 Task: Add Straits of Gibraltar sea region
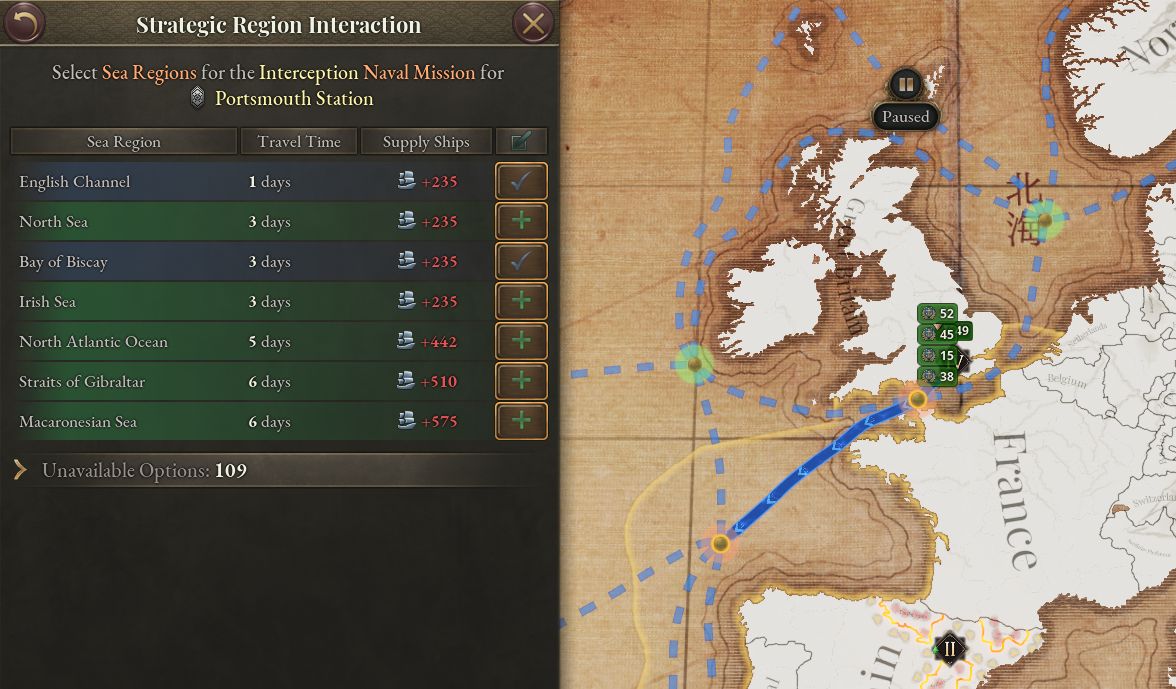click(x=521, y=382)
